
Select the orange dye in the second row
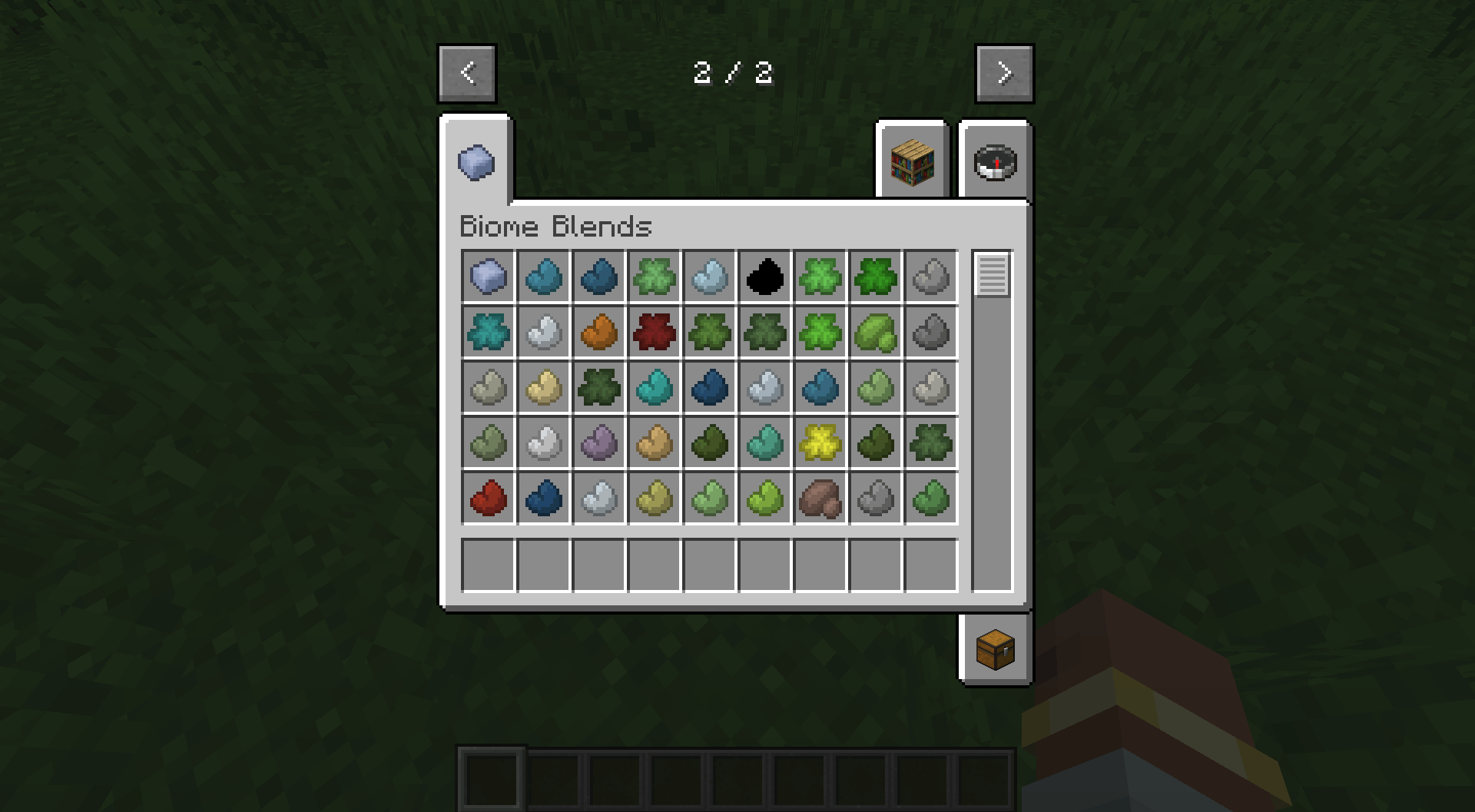pyautogui.click(x=598, y=333)
